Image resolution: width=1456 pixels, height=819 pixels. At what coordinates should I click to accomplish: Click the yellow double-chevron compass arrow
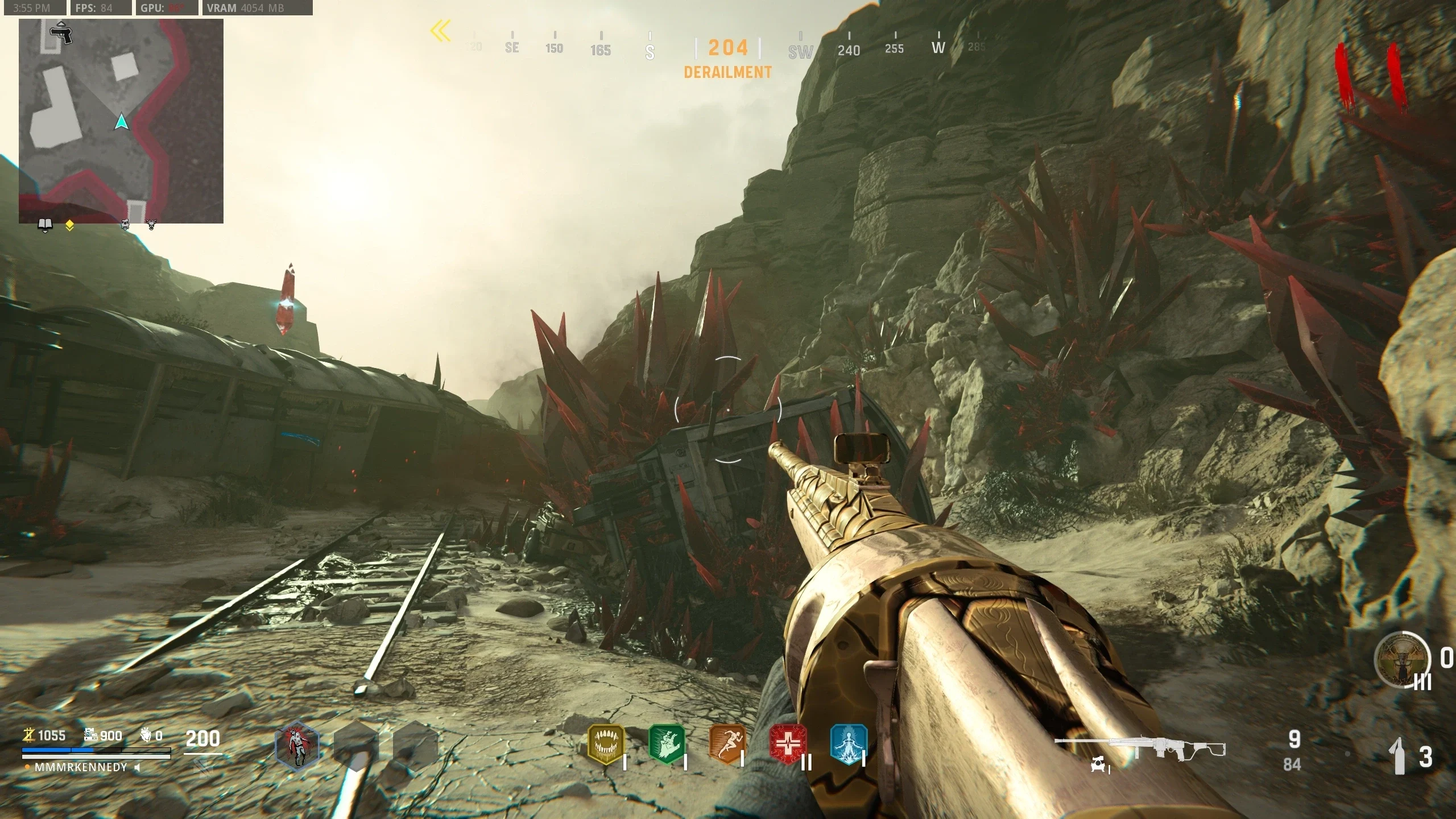click(x=440, y=31)
